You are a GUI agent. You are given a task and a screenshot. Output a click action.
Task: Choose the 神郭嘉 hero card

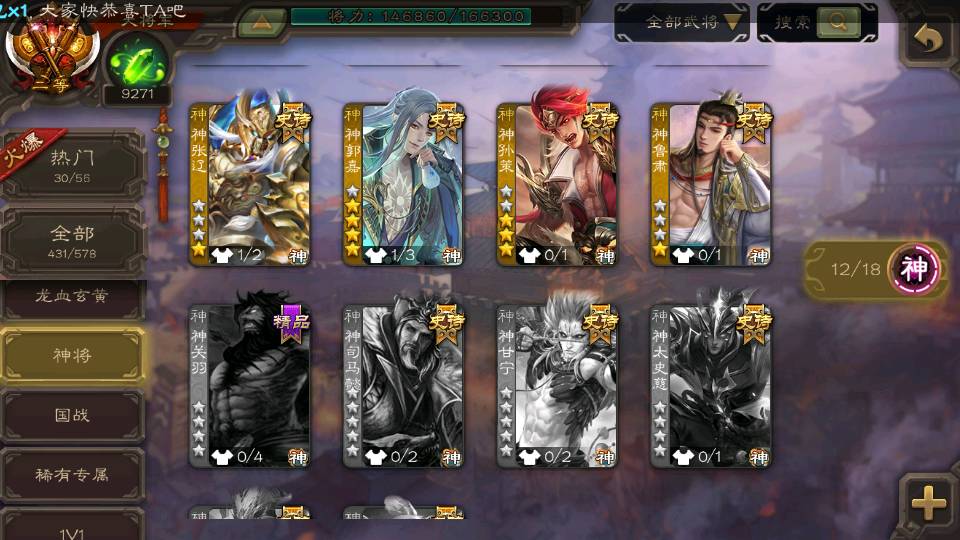coord(403,184)
